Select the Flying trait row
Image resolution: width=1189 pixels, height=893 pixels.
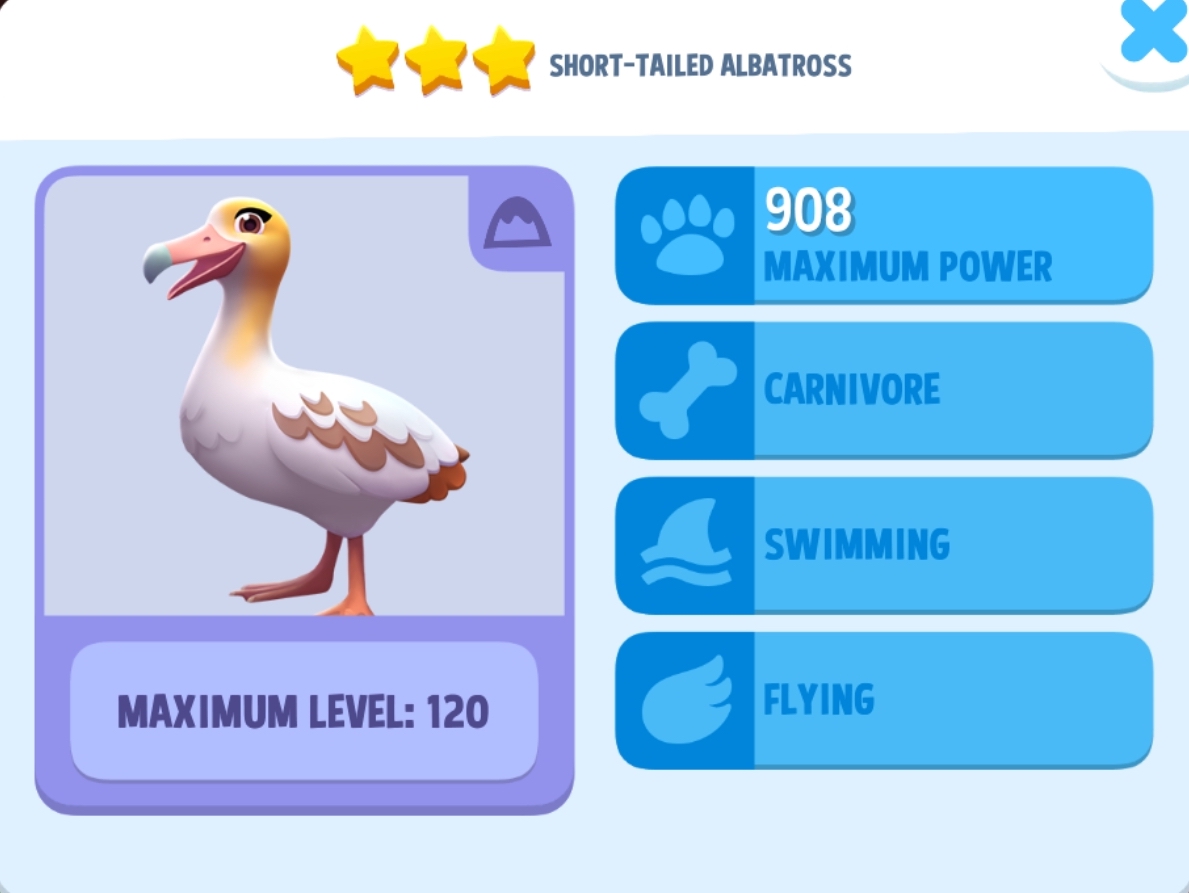click(x=883, y=700)
